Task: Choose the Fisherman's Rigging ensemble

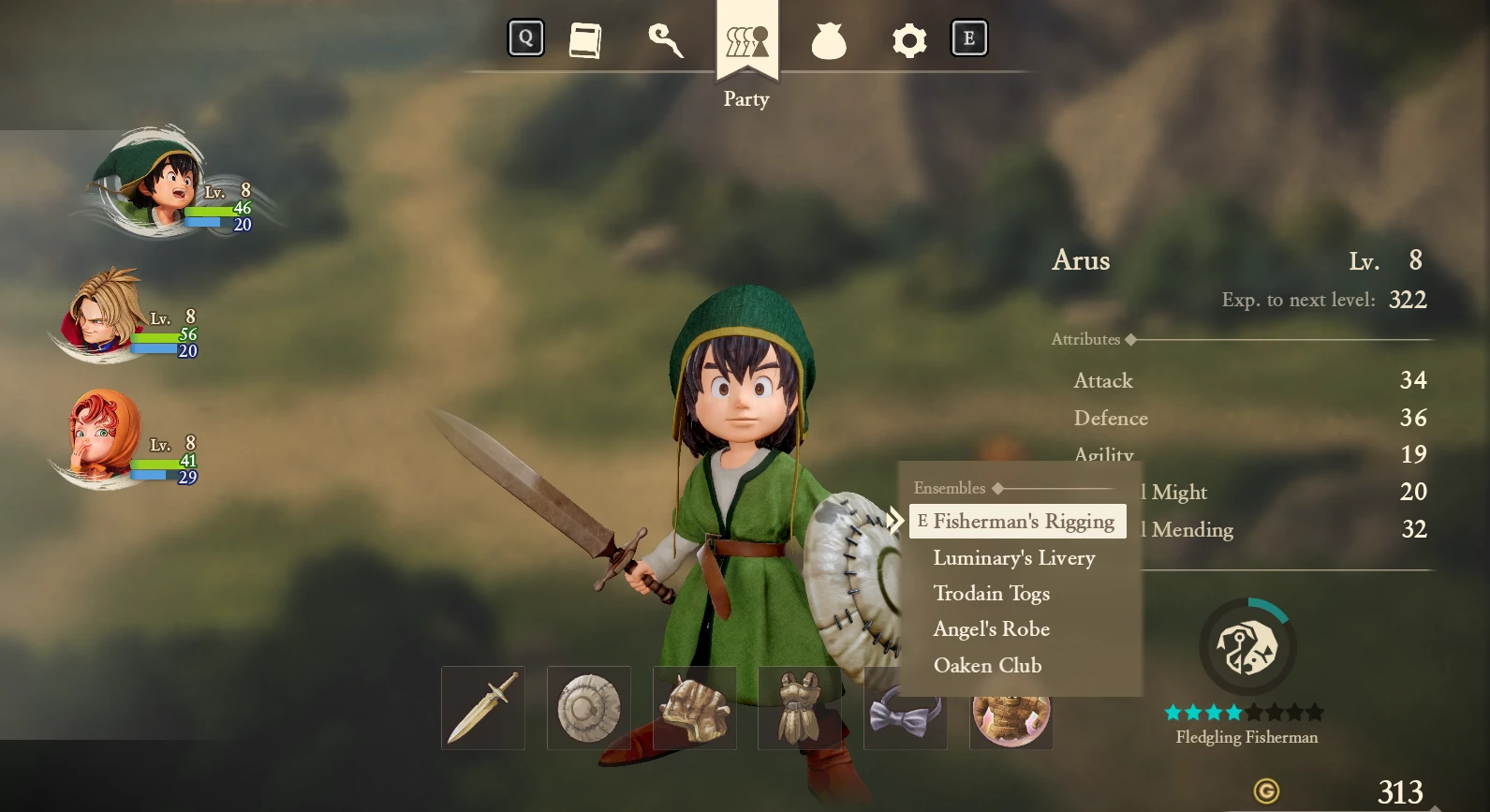Action: point(1023,522)
